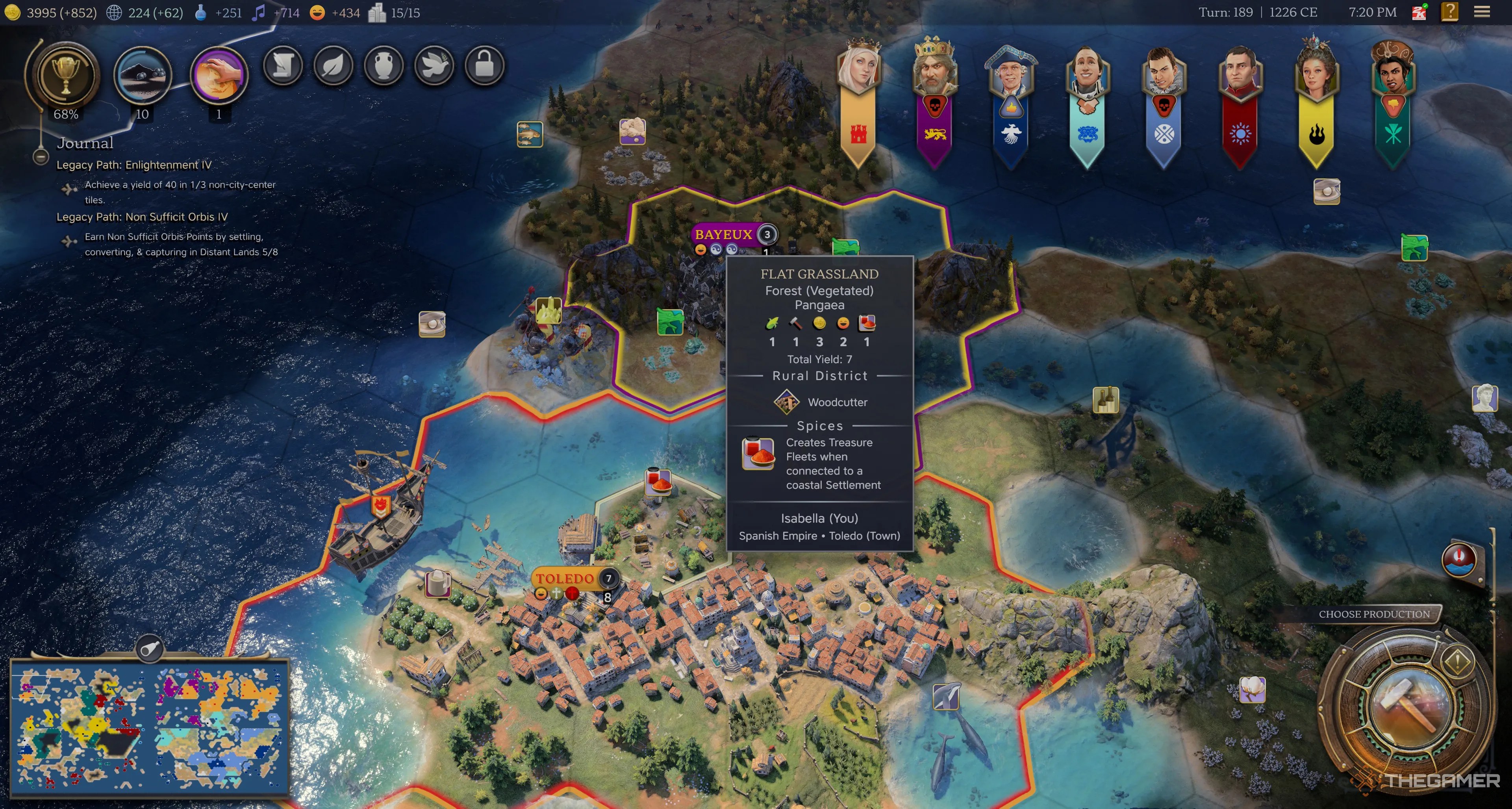1512x809 pixels.
Task: Click the gold coin resource icon
Action: point(13,12)
